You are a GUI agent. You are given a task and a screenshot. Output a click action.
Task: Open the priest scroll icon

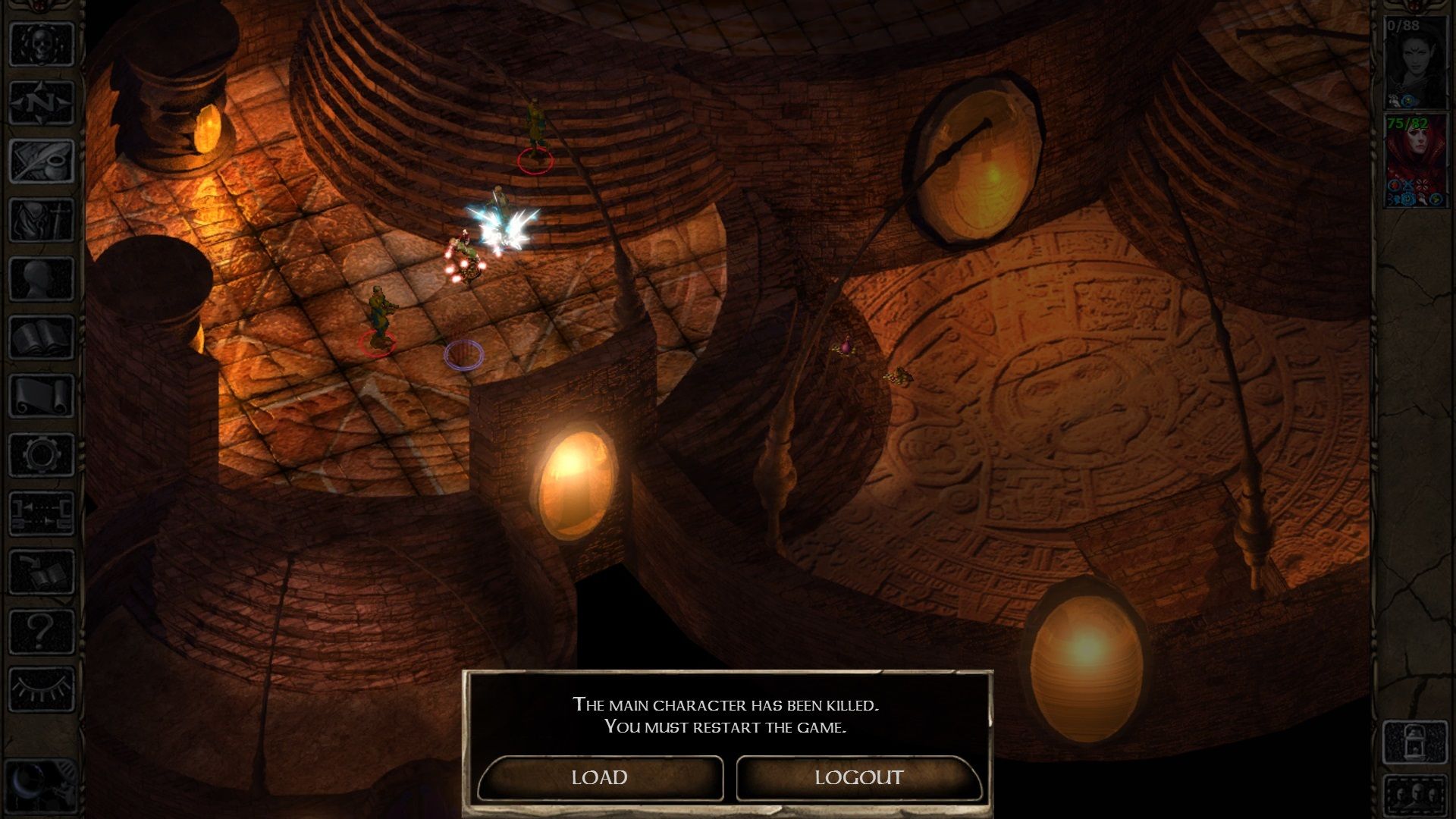[x=42, y=396]
